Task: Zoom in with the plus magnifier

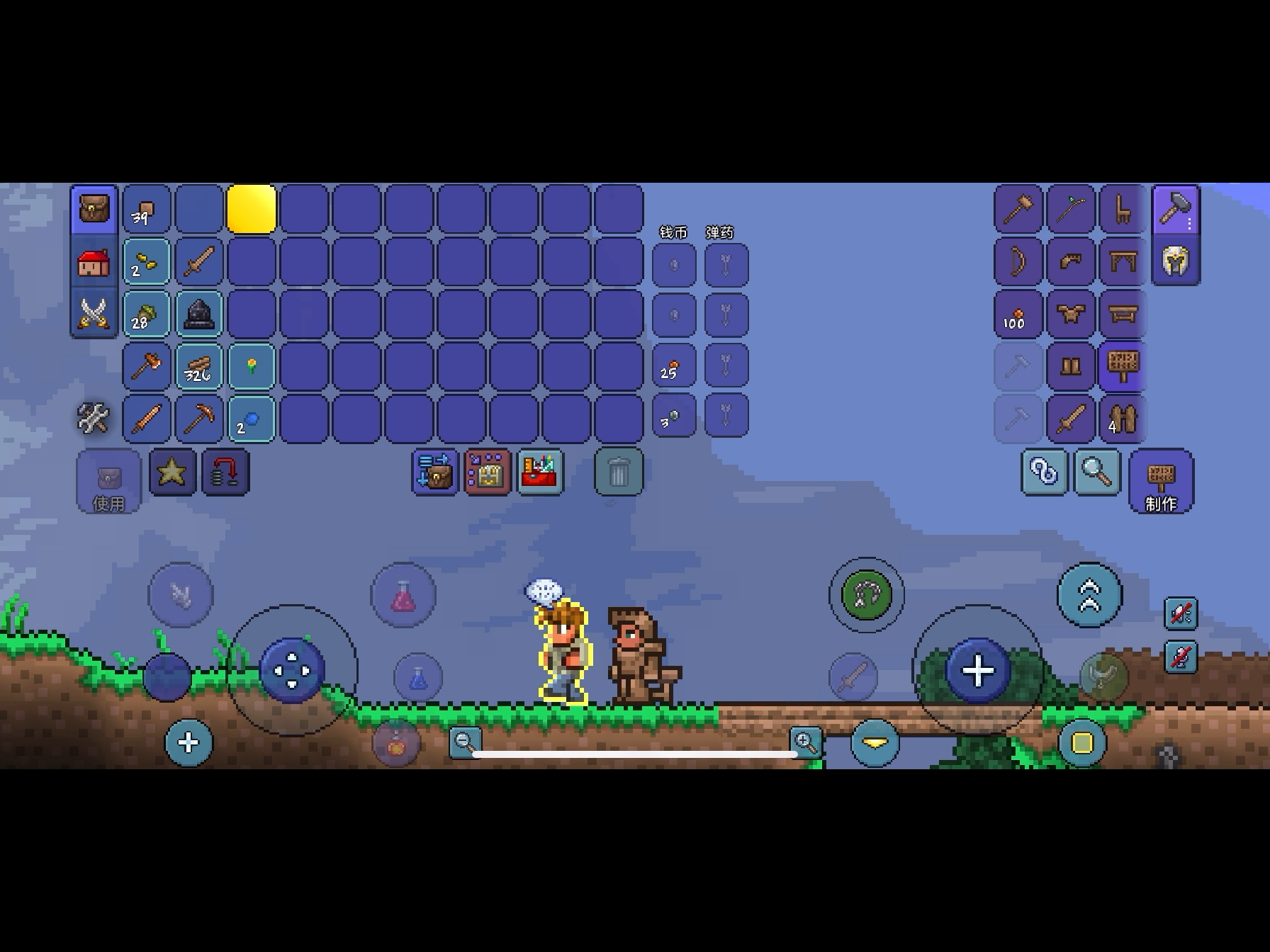Action: 806,742
